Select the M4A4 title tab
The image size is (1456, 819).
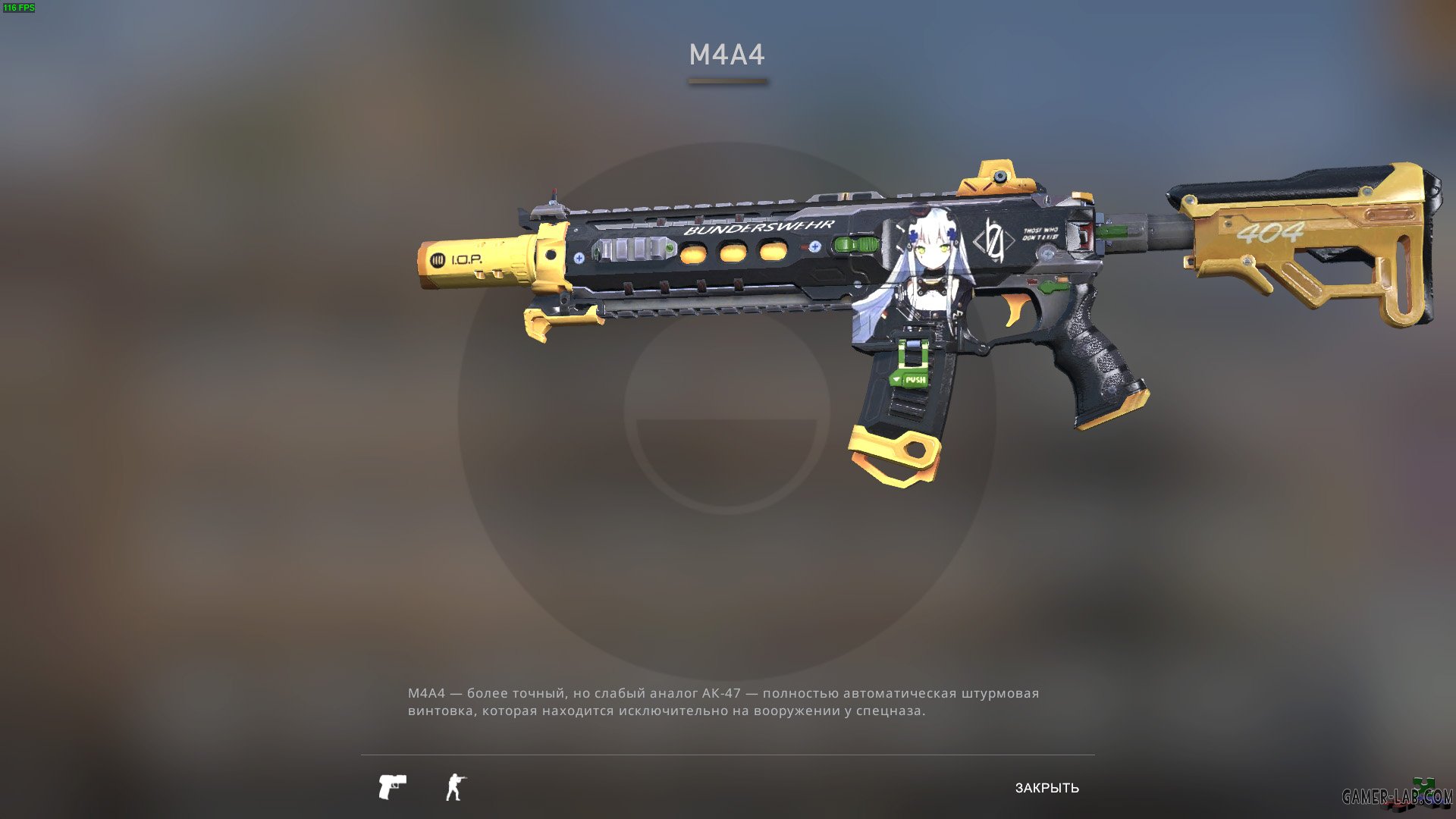tap(726, 54)
